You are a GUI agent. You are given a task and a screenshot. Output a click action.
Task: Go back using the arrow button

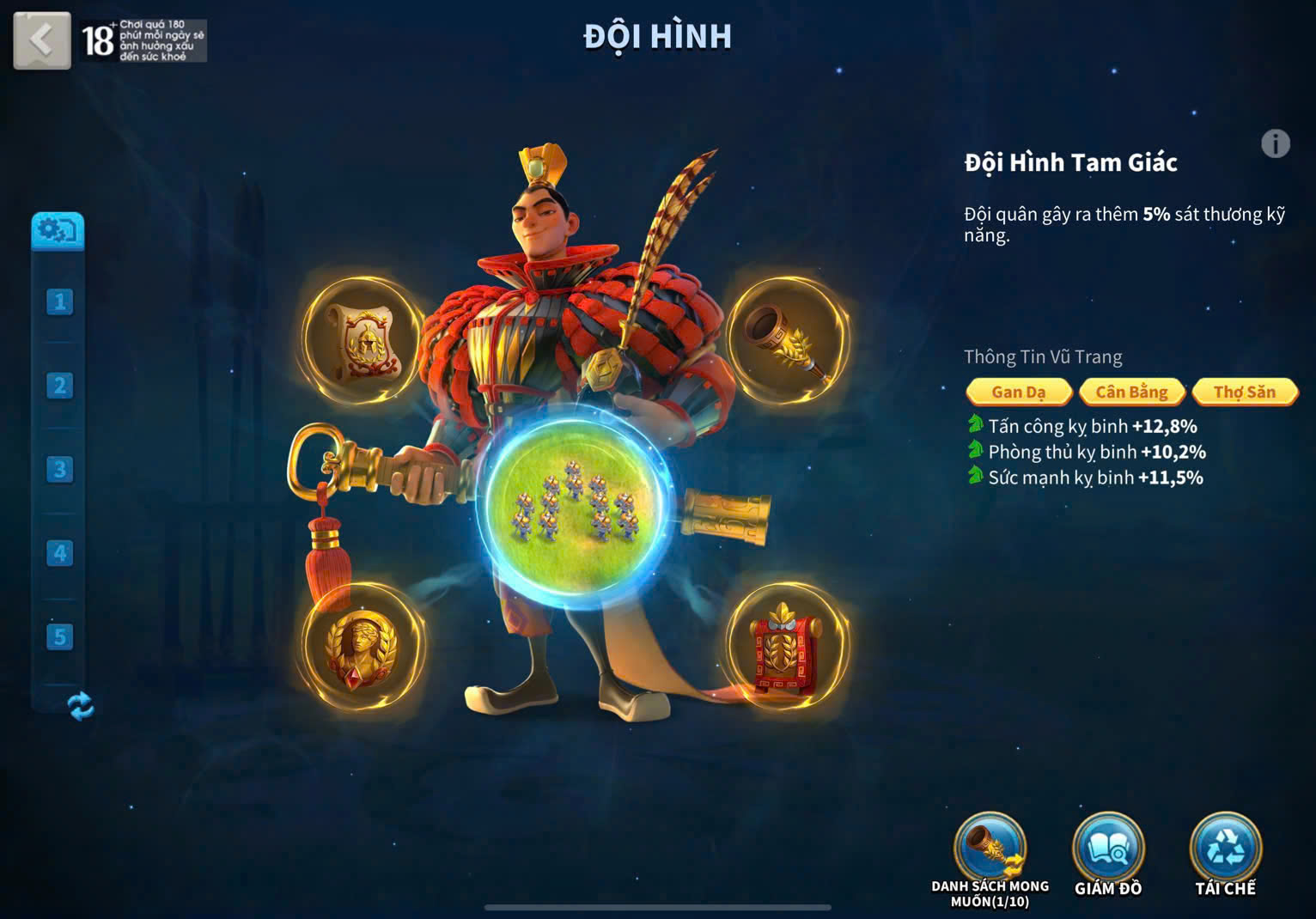click(x=41, y=40)
